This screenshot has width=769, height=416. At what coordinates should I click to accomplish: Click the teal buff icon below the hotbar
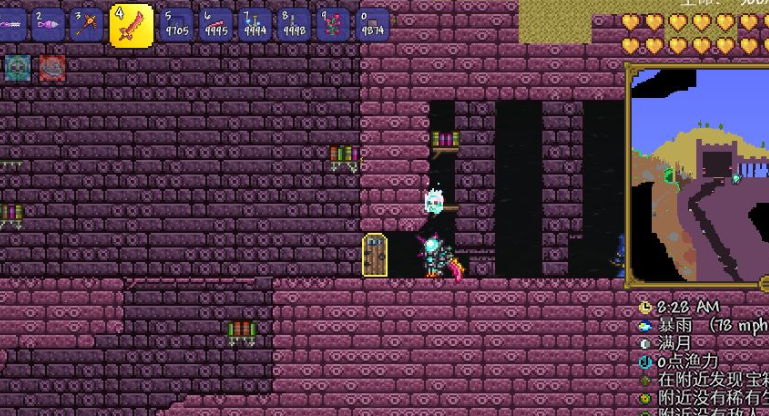point(17,67)
